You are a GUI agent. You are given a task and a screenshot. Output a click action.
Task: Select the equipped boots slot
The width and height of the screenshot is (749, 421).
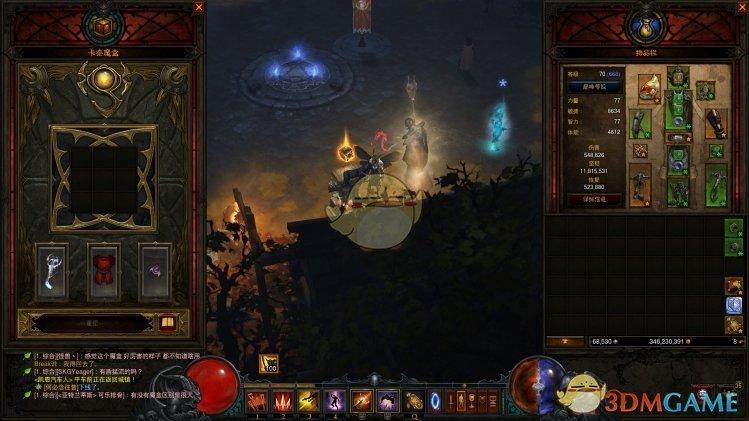coord(678,192)
